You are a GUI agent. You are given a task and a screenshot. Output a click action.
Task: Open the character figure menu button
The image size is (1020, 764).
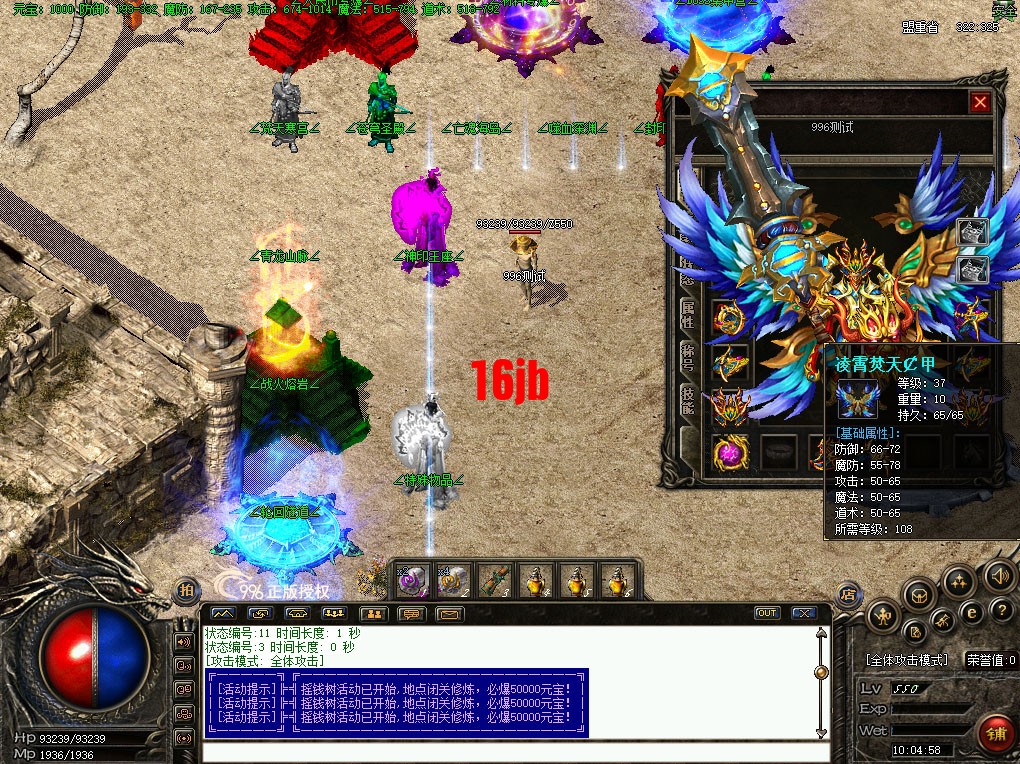pyautogui.click(x=883, y=617)
